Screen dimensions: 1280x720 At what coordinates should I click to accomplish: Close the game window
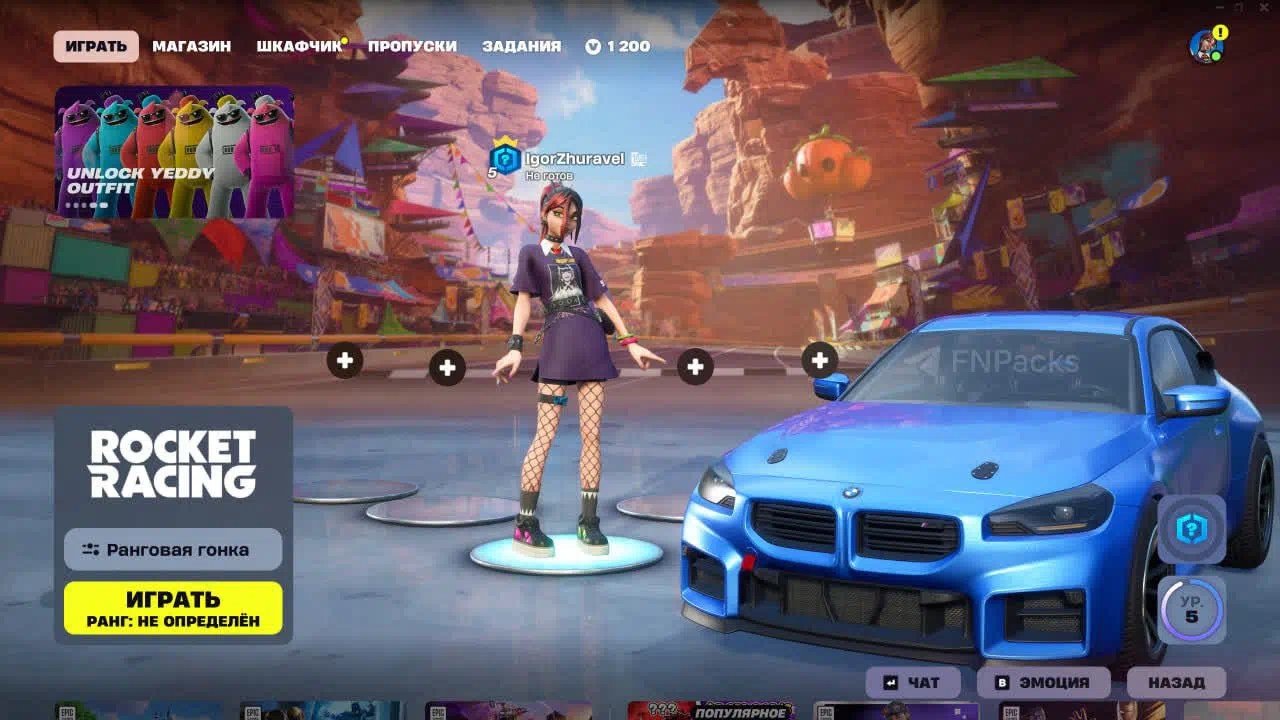pyautogui.click(x=1264, y=8)
